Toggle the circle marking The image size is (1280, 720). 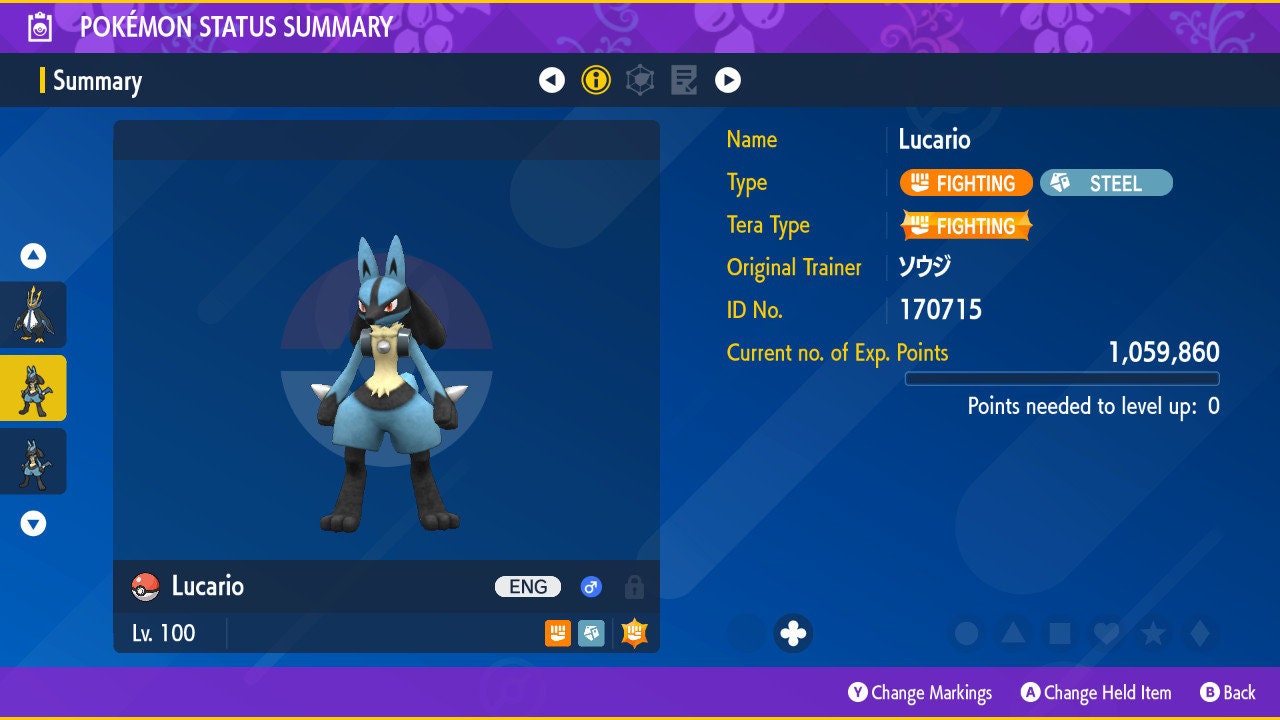[966, 633]
